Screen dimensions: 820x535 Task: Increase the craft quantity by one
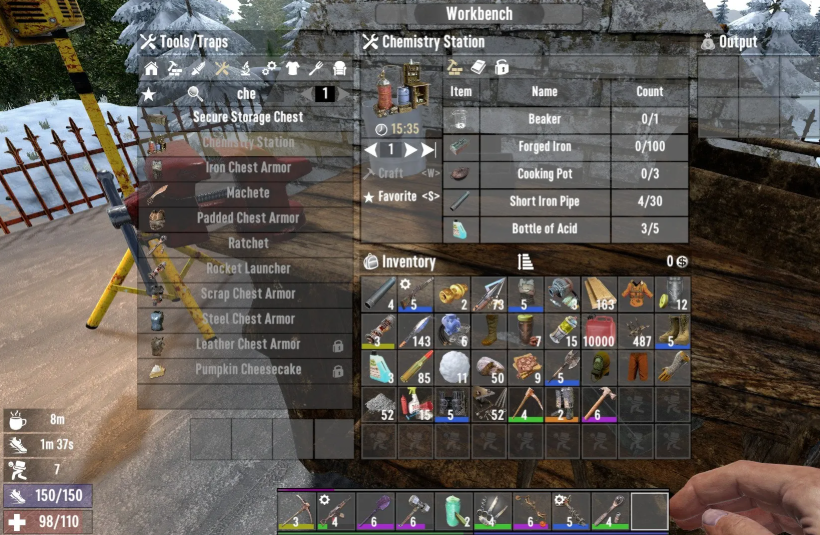point(410,150)
